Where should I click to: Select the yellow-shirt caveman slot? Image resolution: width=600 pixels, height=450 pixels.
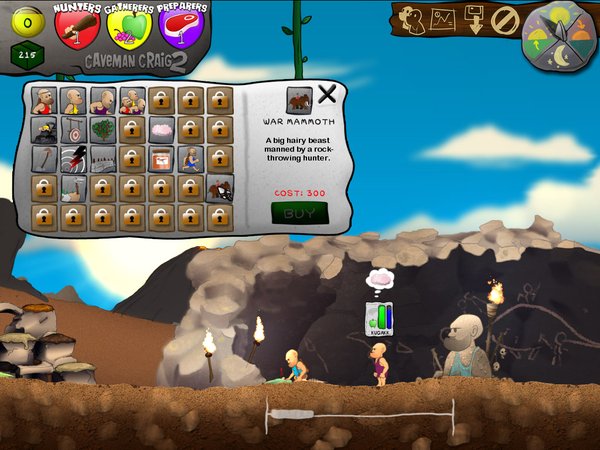coord(72,99)
